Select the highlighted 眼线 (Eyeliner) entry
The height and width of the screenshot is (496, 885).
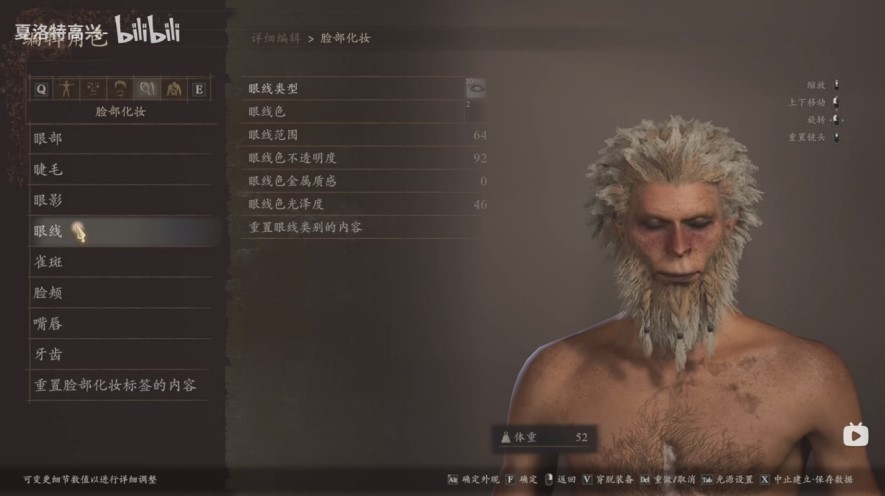click(48, 231)
